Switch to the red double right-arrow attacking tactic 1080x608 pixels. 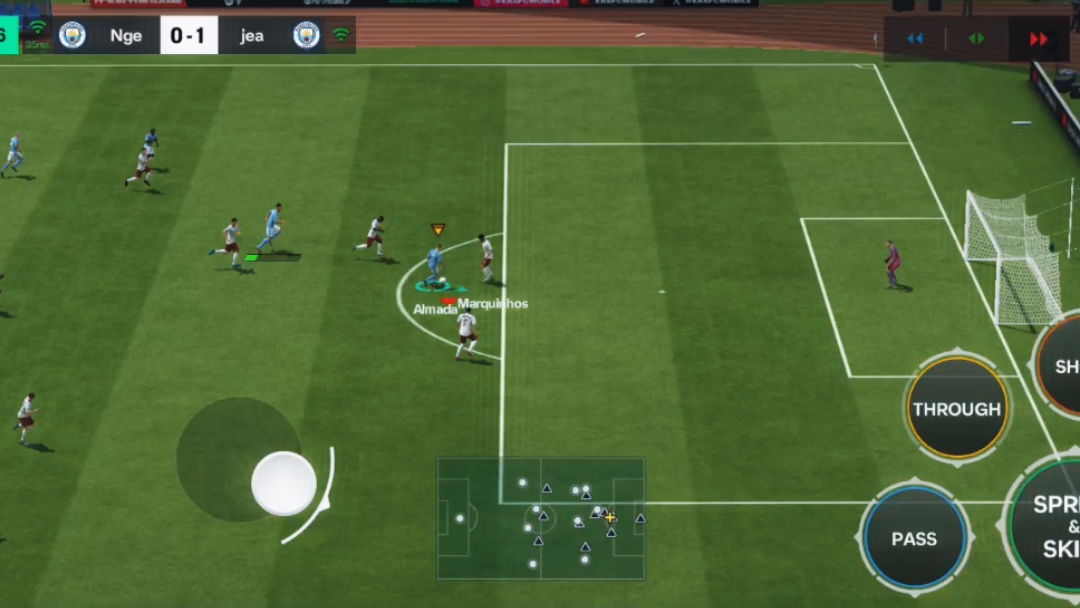click(x=1039, y=39)
